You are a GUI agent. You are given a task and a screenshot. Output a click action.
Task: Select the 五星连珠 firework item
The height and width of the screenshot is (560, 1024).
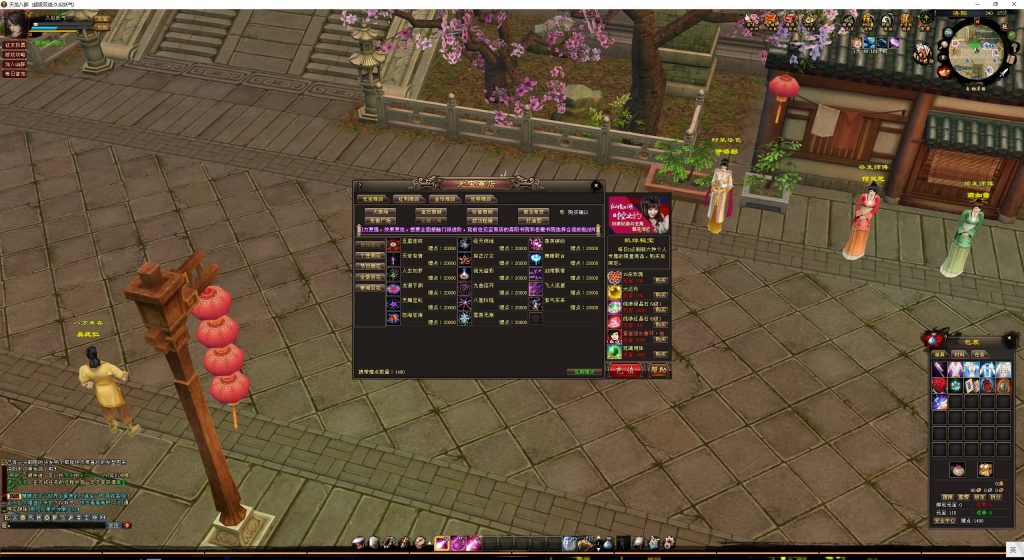click(x=393, y=244)
